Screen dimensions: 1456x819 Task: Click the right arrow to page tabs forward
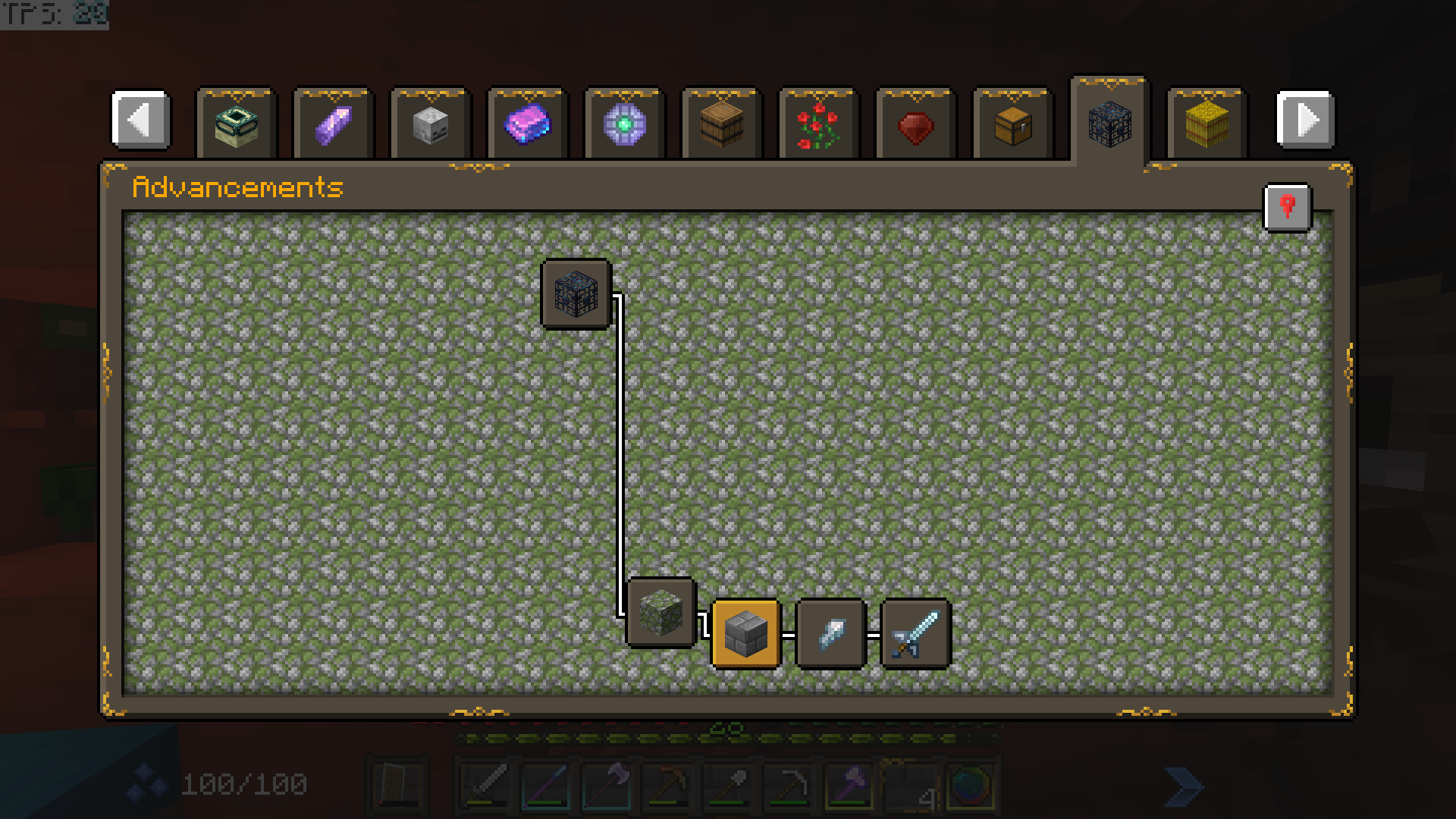1304,121
